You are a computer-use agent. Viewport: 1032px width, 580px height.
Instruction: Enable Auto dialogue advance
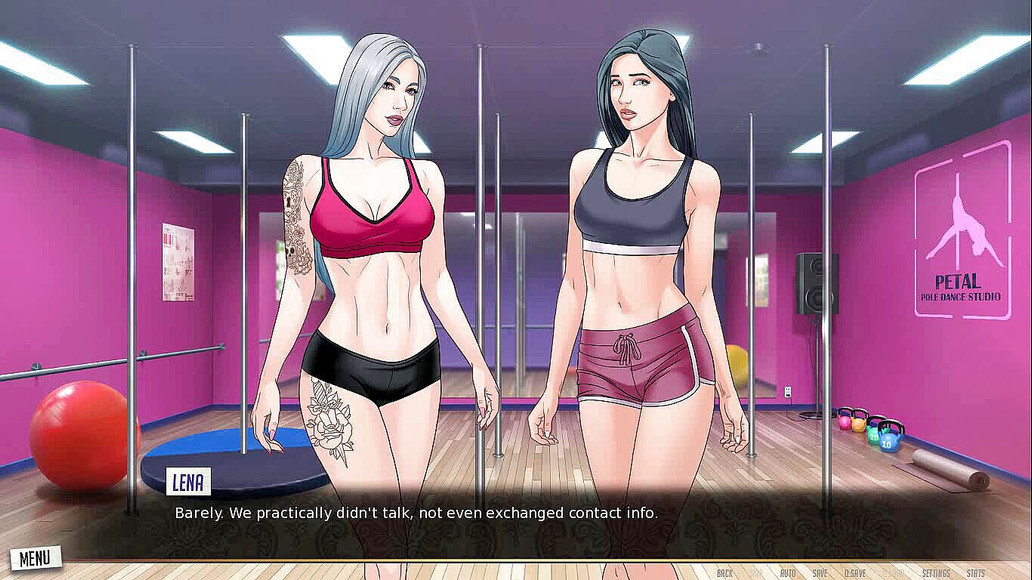point(788,573)
